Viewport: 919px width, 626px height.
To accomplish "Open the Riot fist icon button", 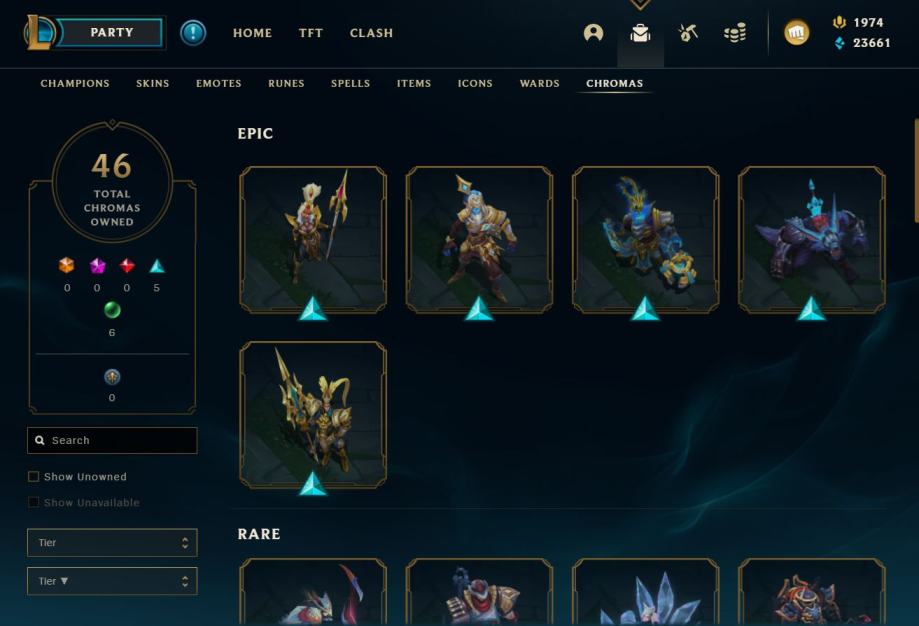I will [x=797, y=33].
